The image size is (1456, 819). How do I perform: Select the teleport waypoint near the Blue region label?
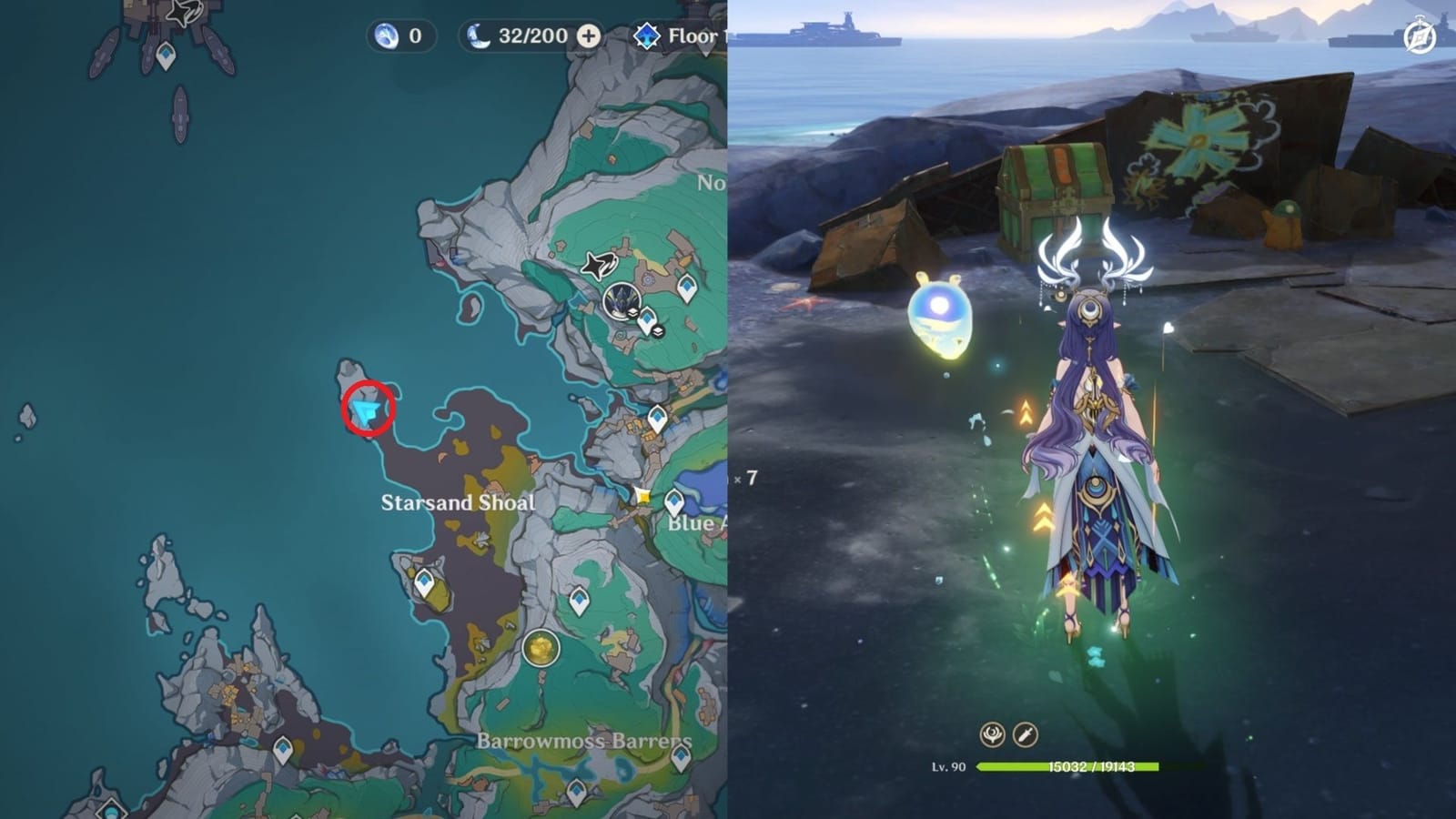673,500
